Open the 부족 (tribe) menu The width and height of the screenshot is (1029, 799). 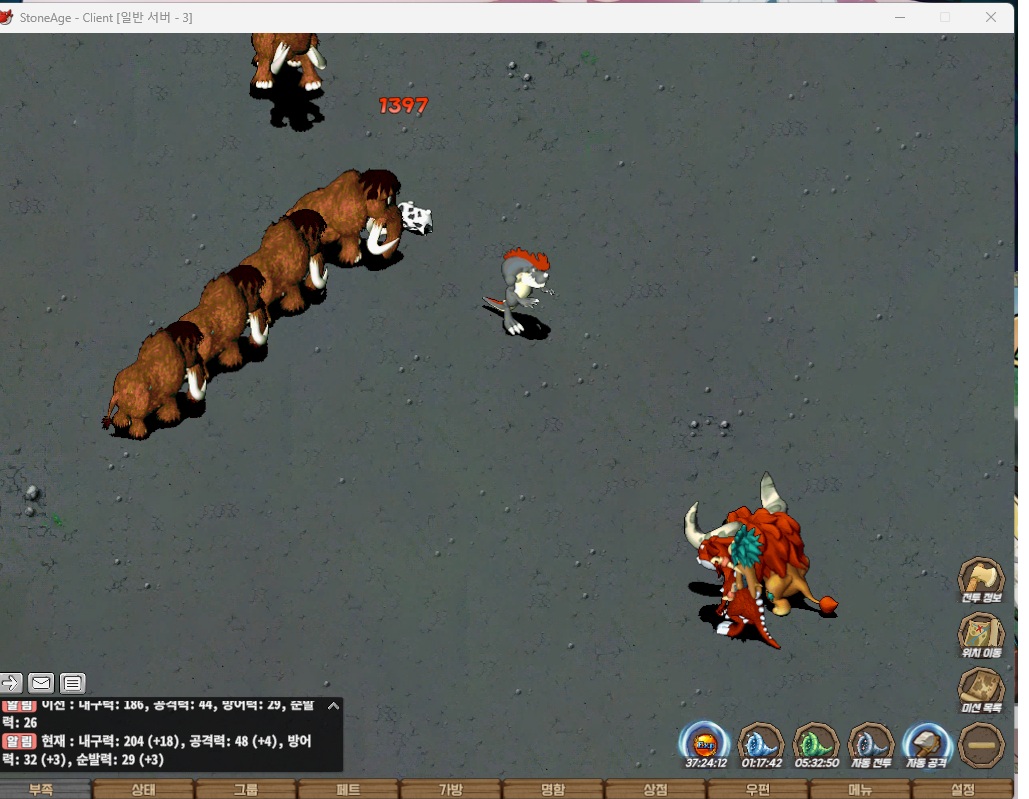point(42,789)
